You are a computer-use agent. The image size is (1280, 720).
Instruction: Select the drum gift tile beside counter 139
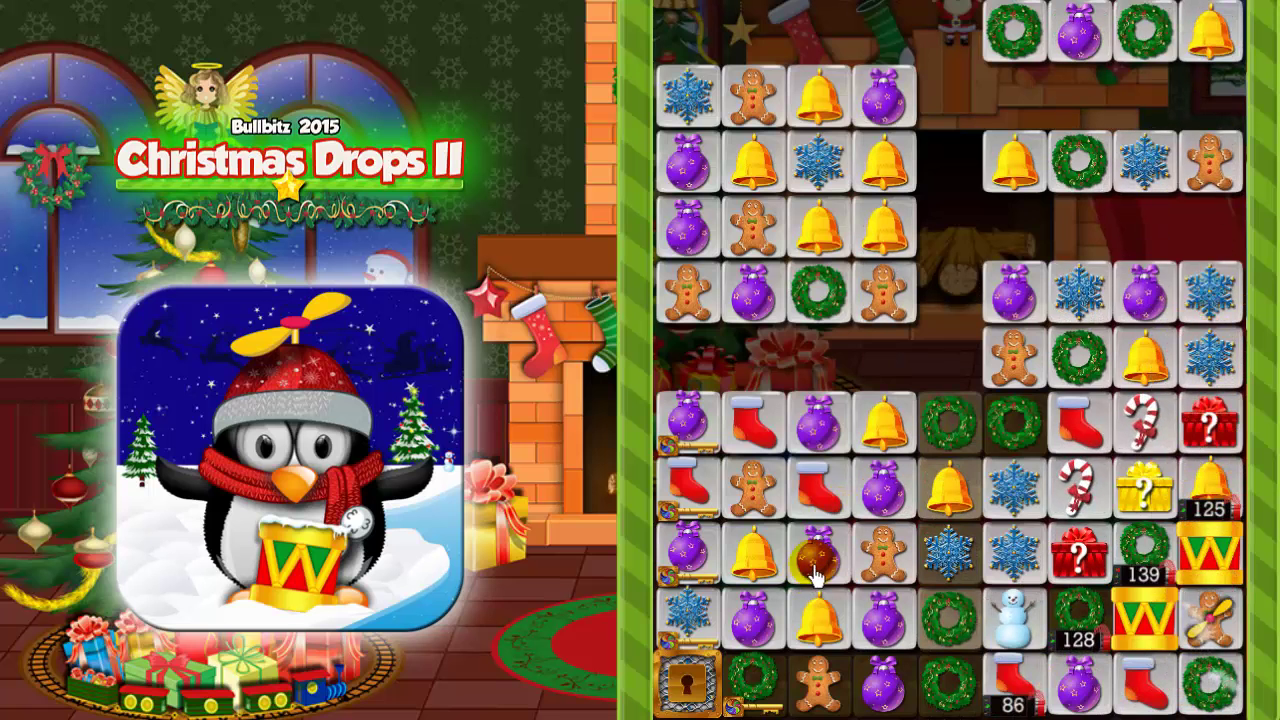(x=1208, y=551)
